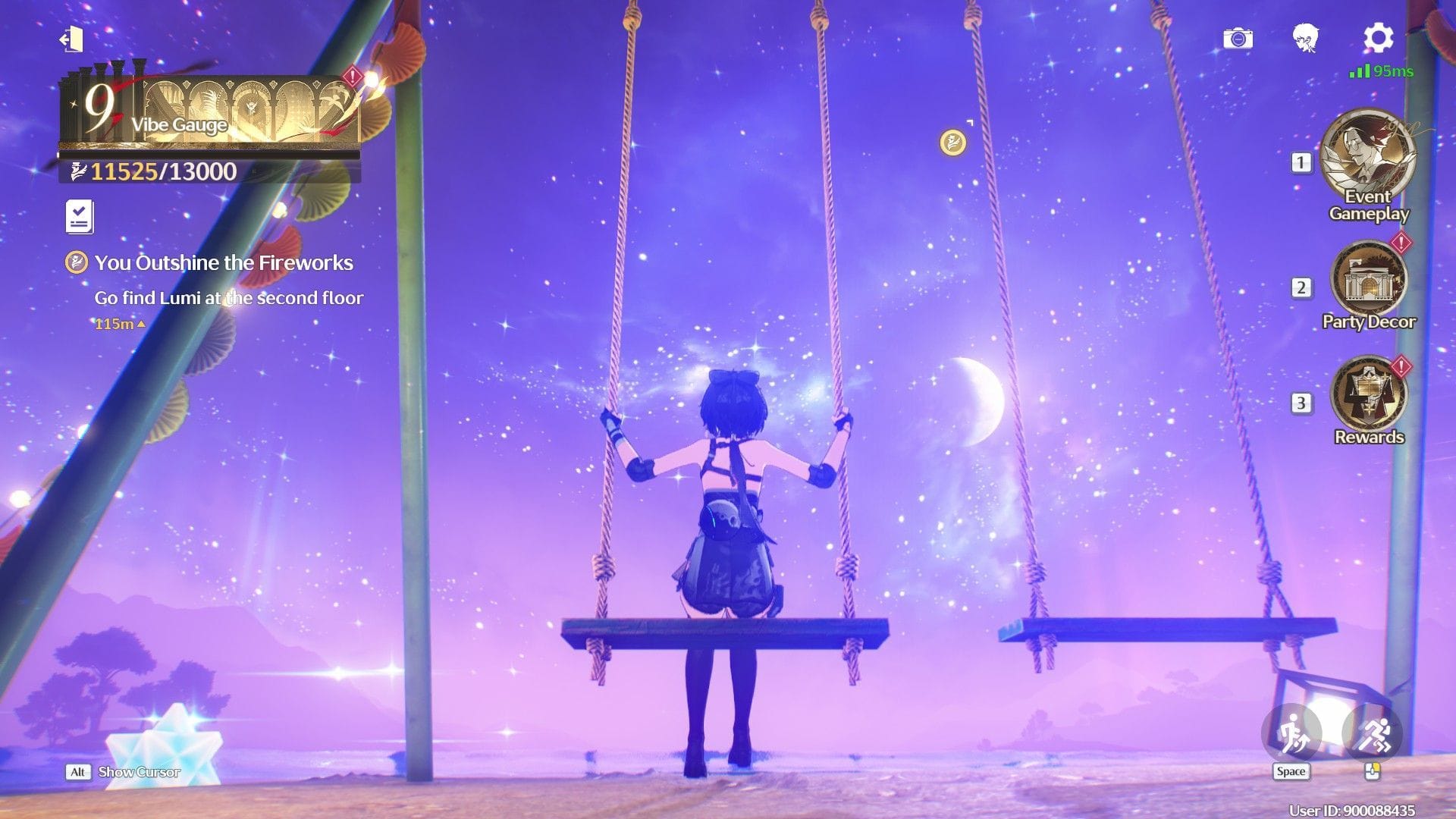Open the task checklist icon below Vibe Gauge
1456x819 pixels.
tap(79, 215)
